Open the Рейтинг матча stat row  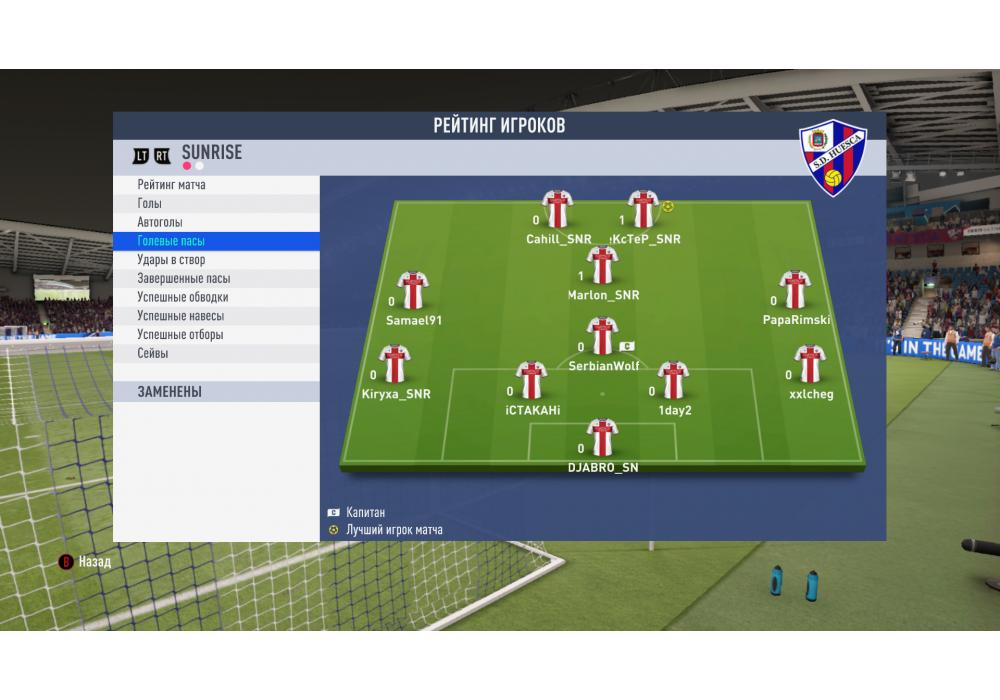(172, 185)
